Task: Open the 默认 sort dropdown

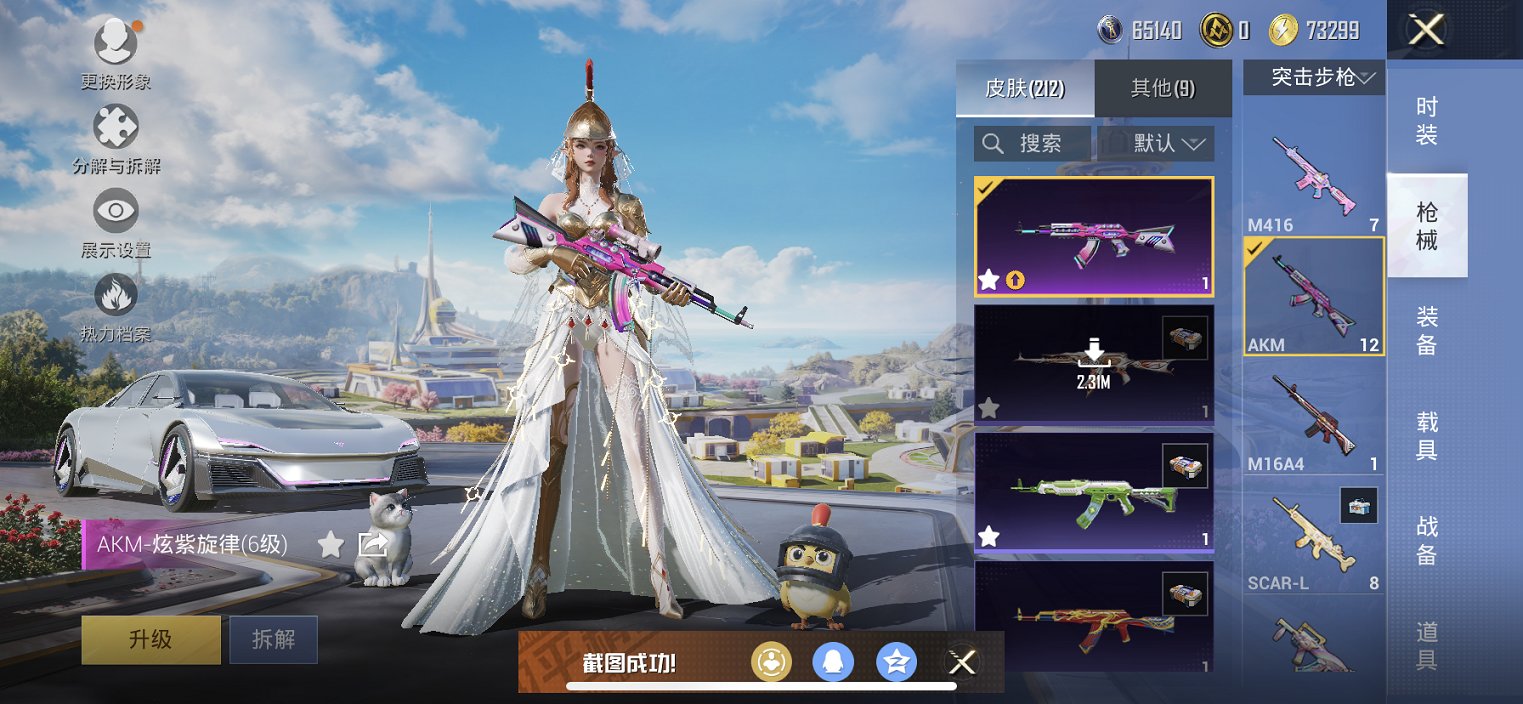Action: pyautogui.click(x=1156, y=144)
